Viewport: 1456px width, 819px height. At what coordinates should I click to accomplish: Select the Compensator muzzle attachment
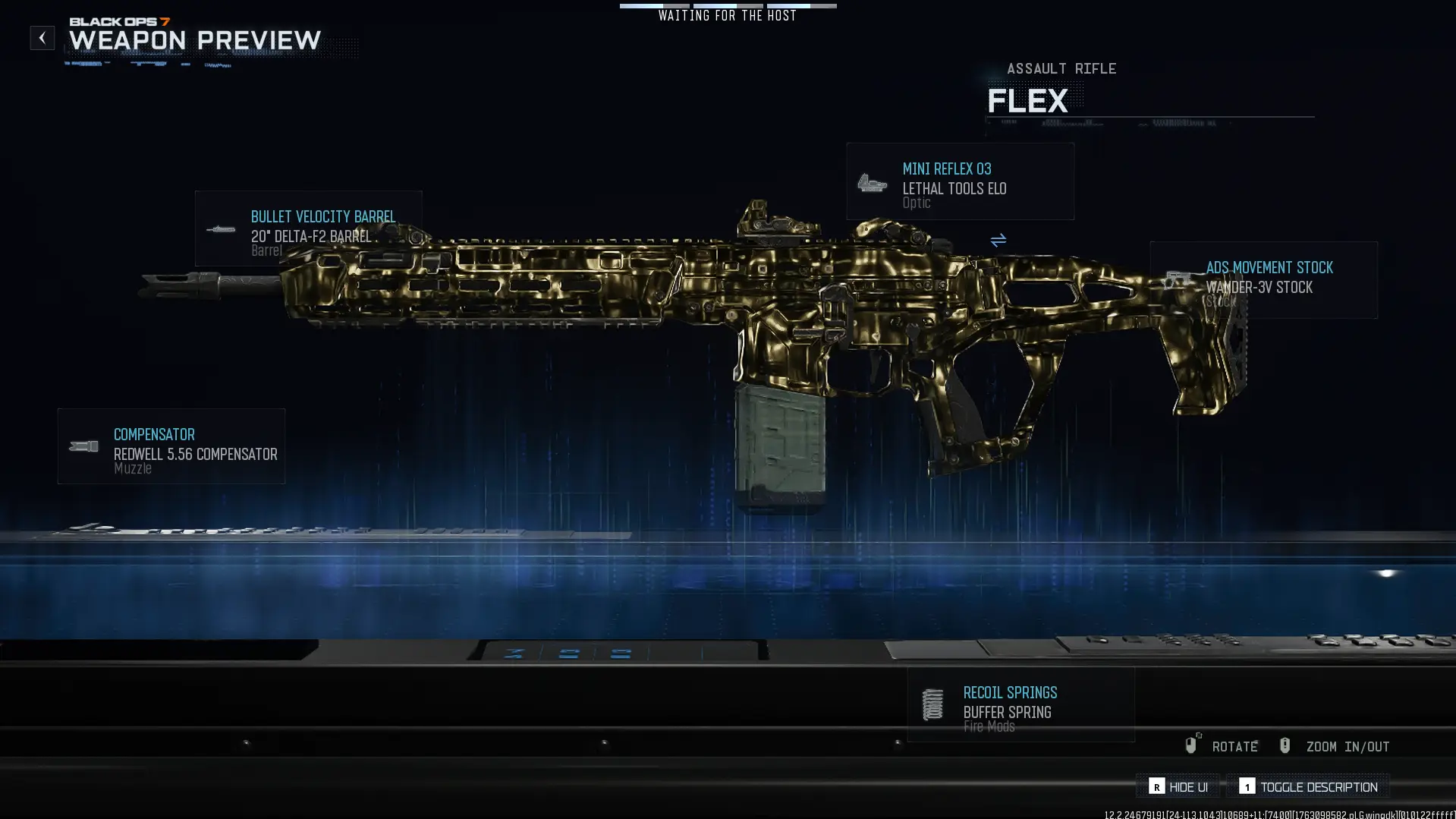coord(171,446)
